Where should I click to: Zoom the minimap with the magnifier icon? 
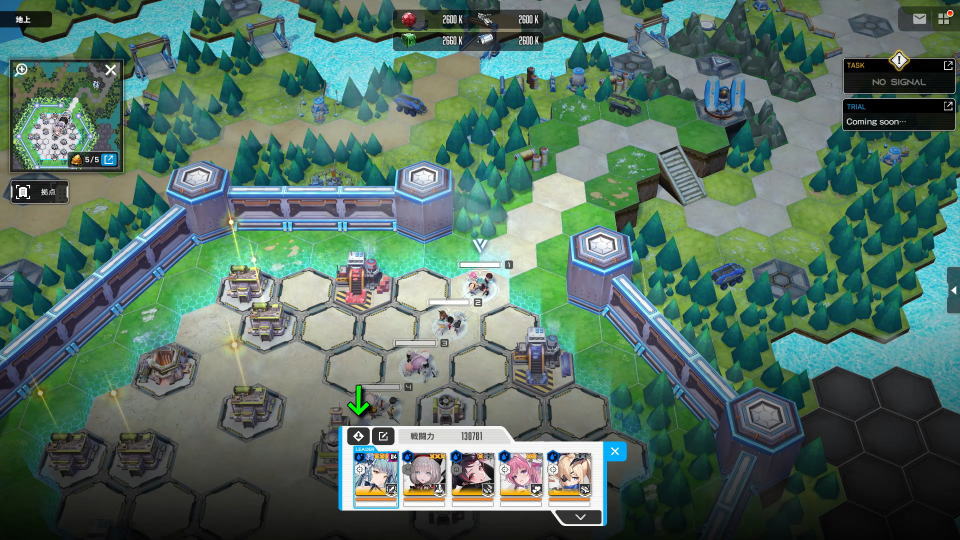click(21, 70)
